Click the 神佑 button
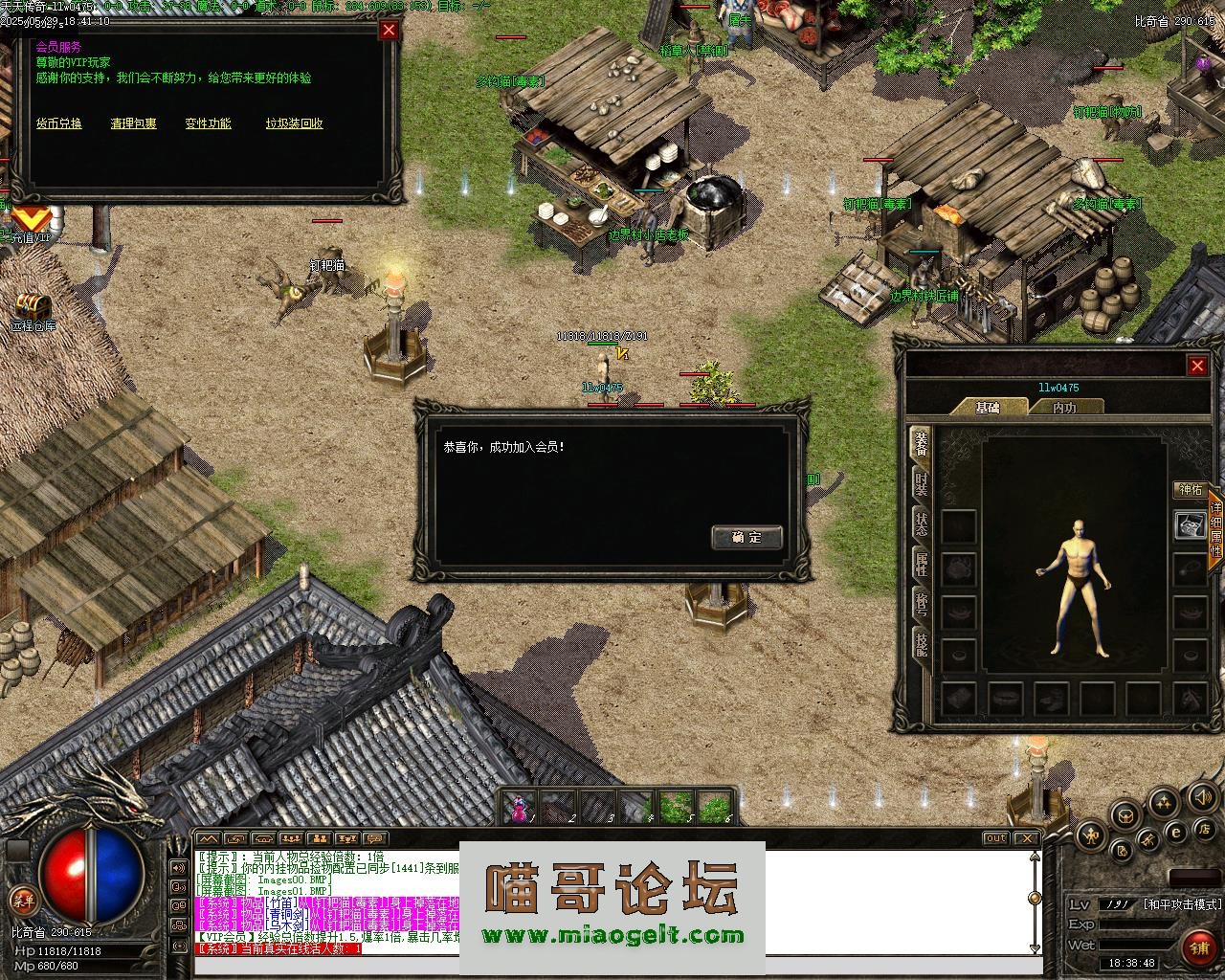1225x980 pixels. [x=1191, y=490]
